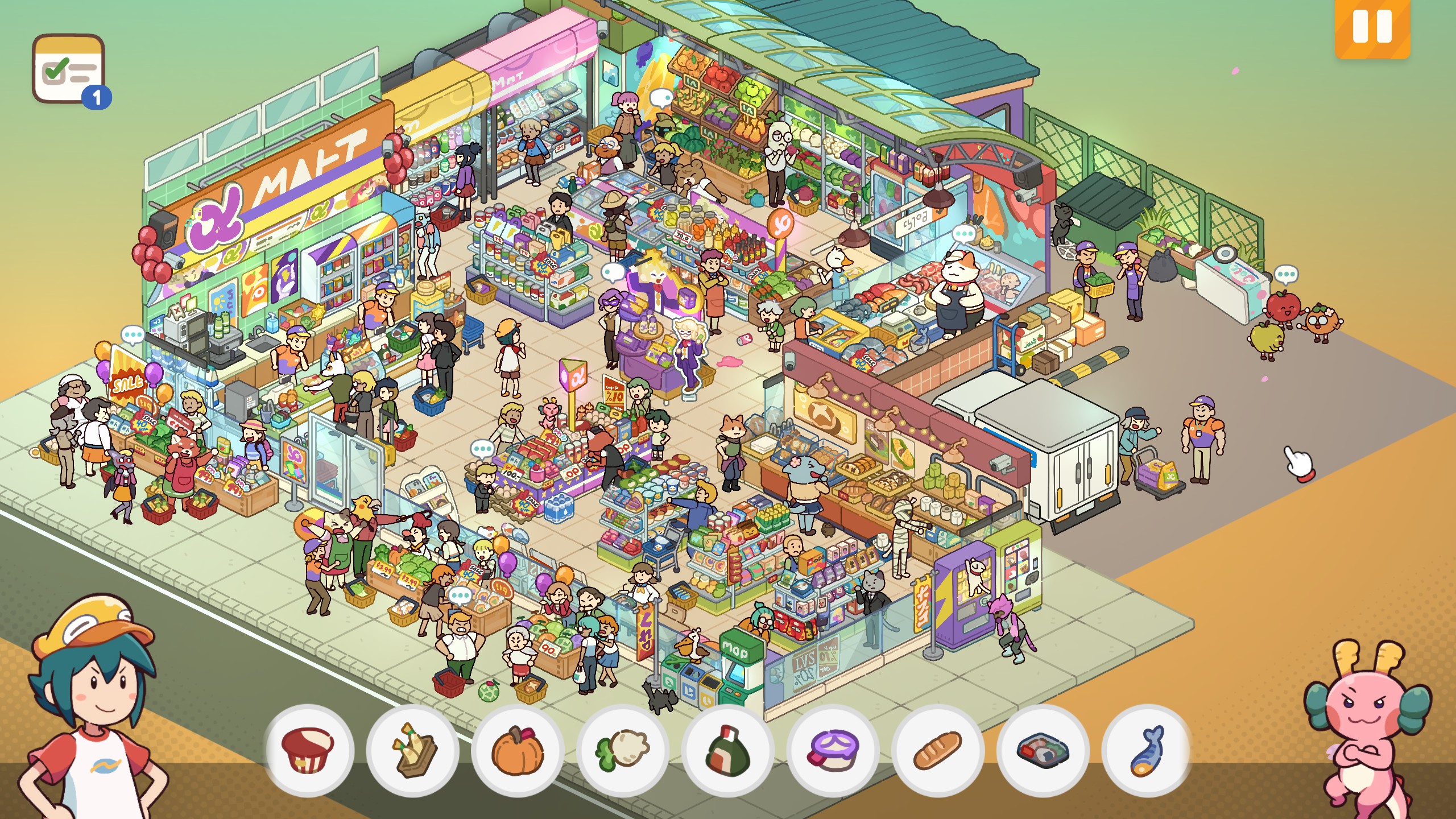Screen dimensions: 1456x819
Task: Select the red cup noodle item
Action: (308, 750)
